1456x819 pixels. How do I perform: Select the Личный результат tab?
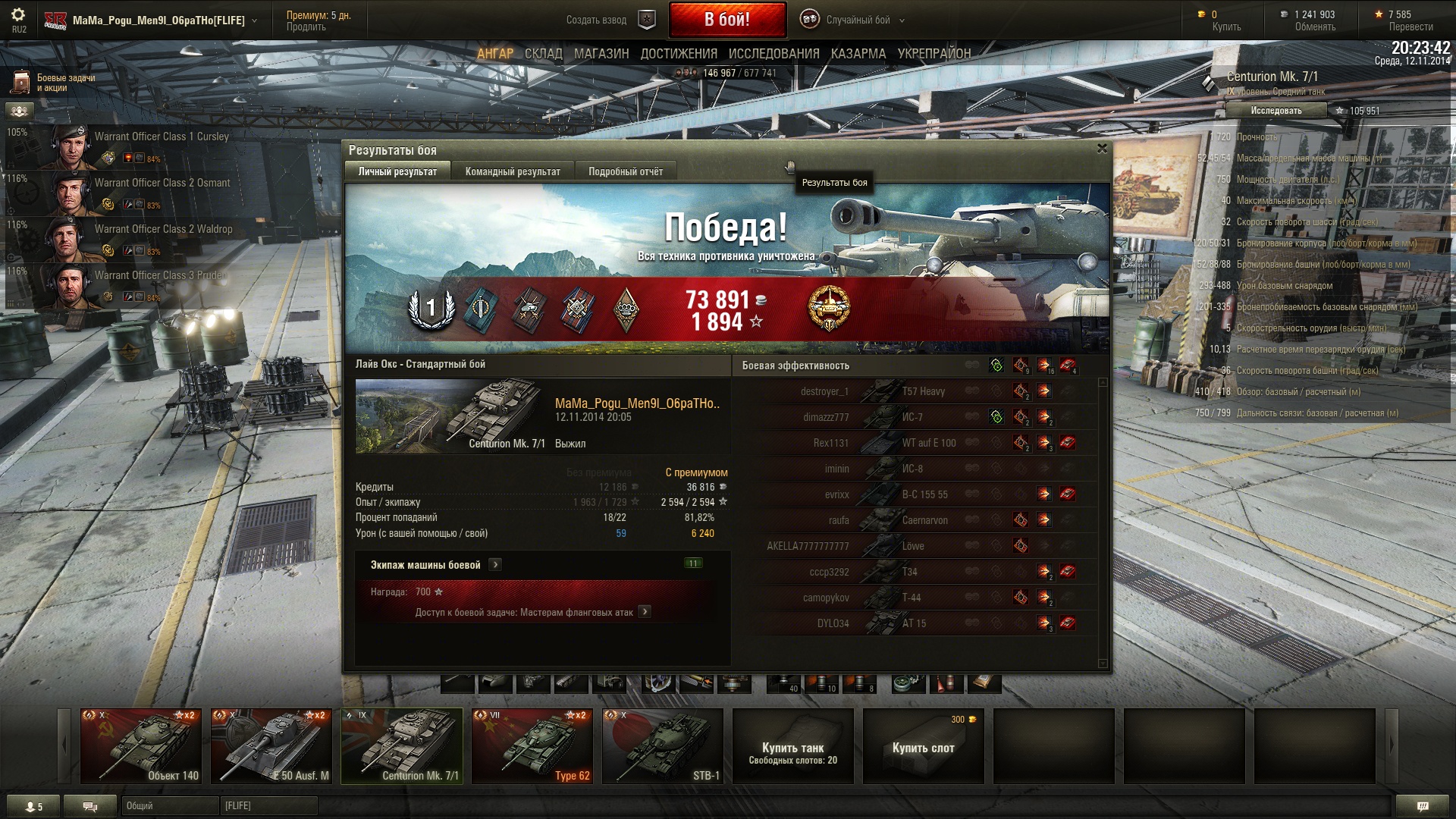tap(397, 171)
